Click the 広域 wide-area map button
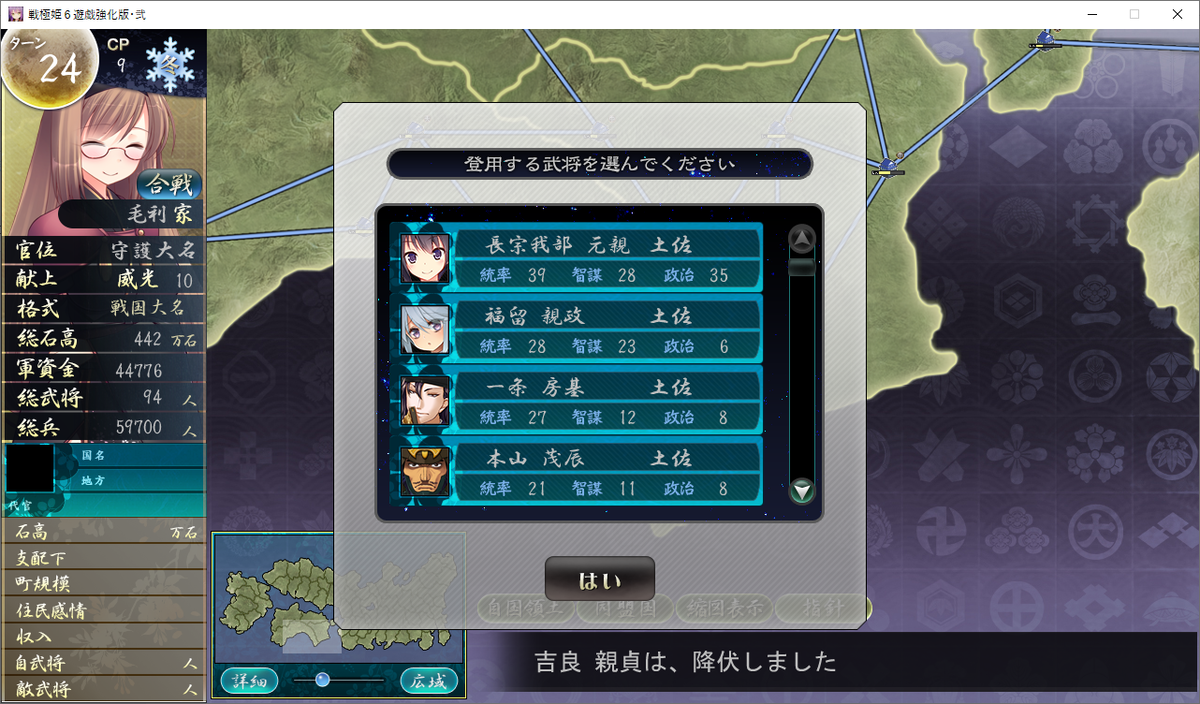1200x704 pixels. (429, 681)
